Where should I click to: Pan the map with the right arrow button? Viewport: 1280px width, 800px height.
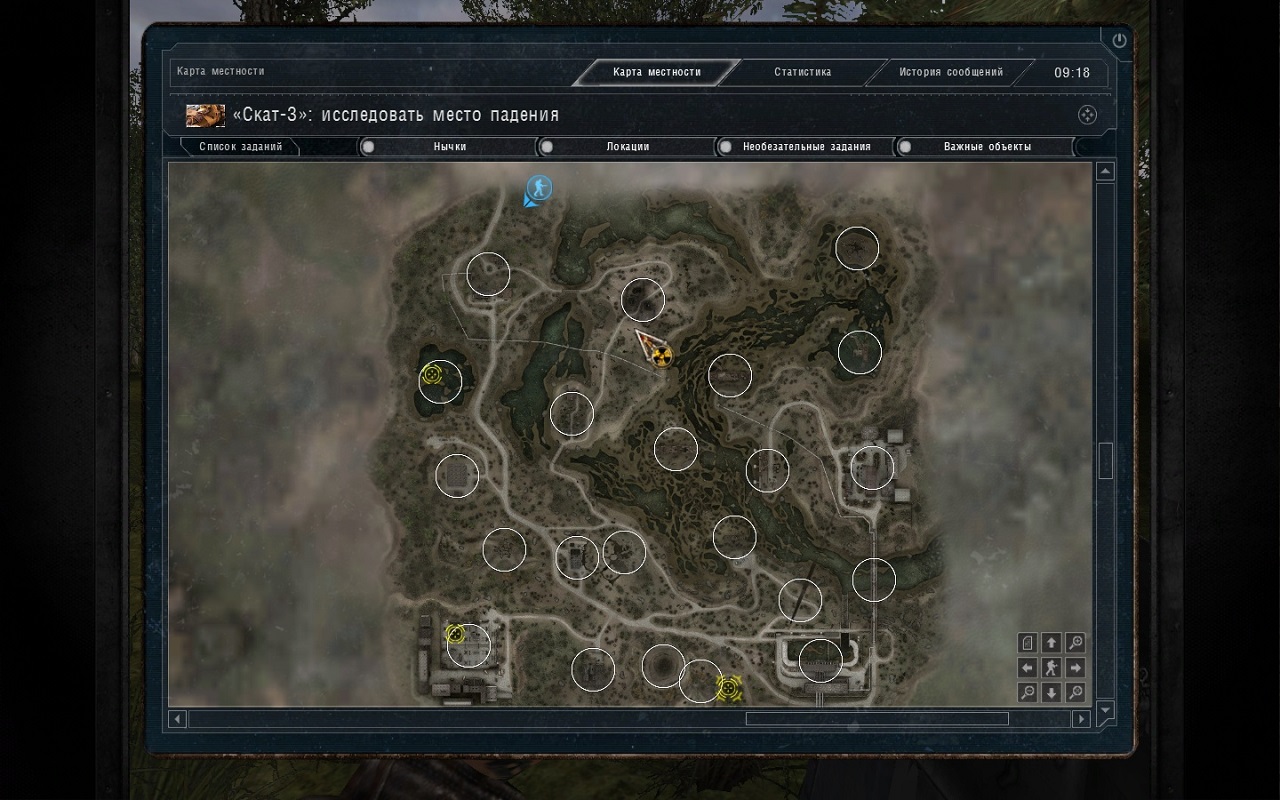pyautogui.click(x=1075, y=668)
